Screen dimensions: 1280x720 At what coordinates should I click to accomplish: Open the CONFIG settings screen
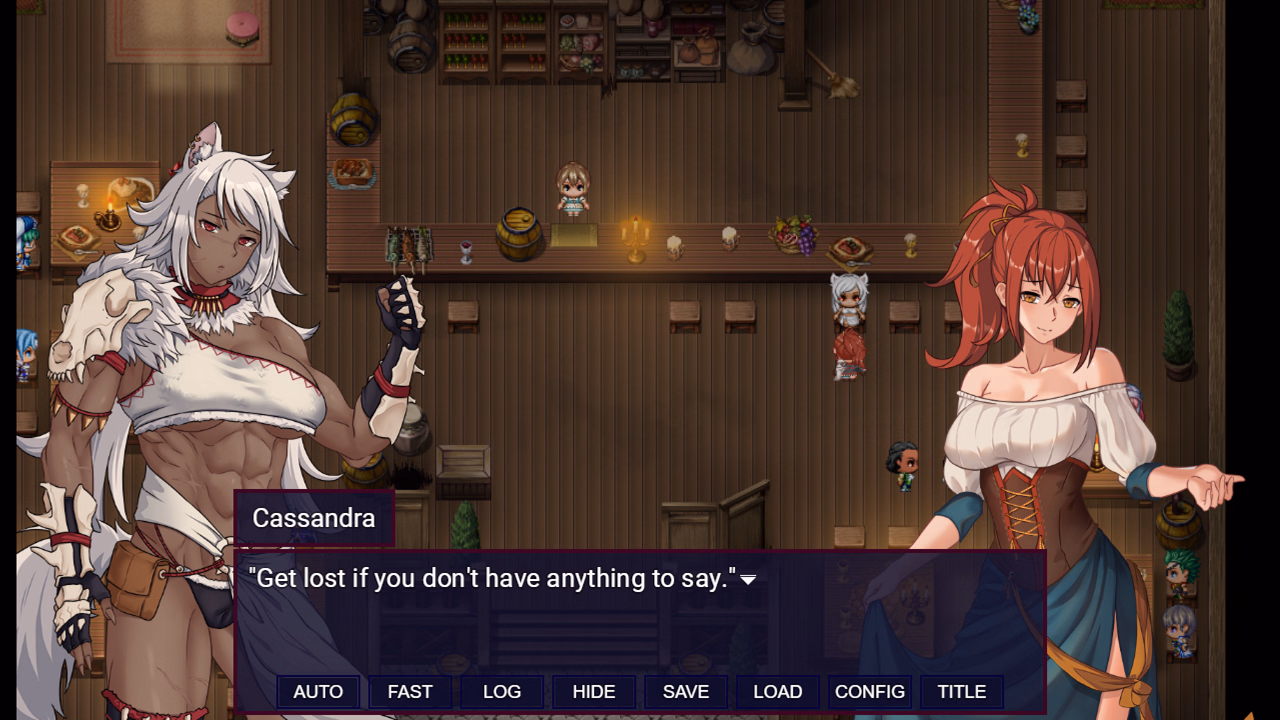click(x=869, y=691)
